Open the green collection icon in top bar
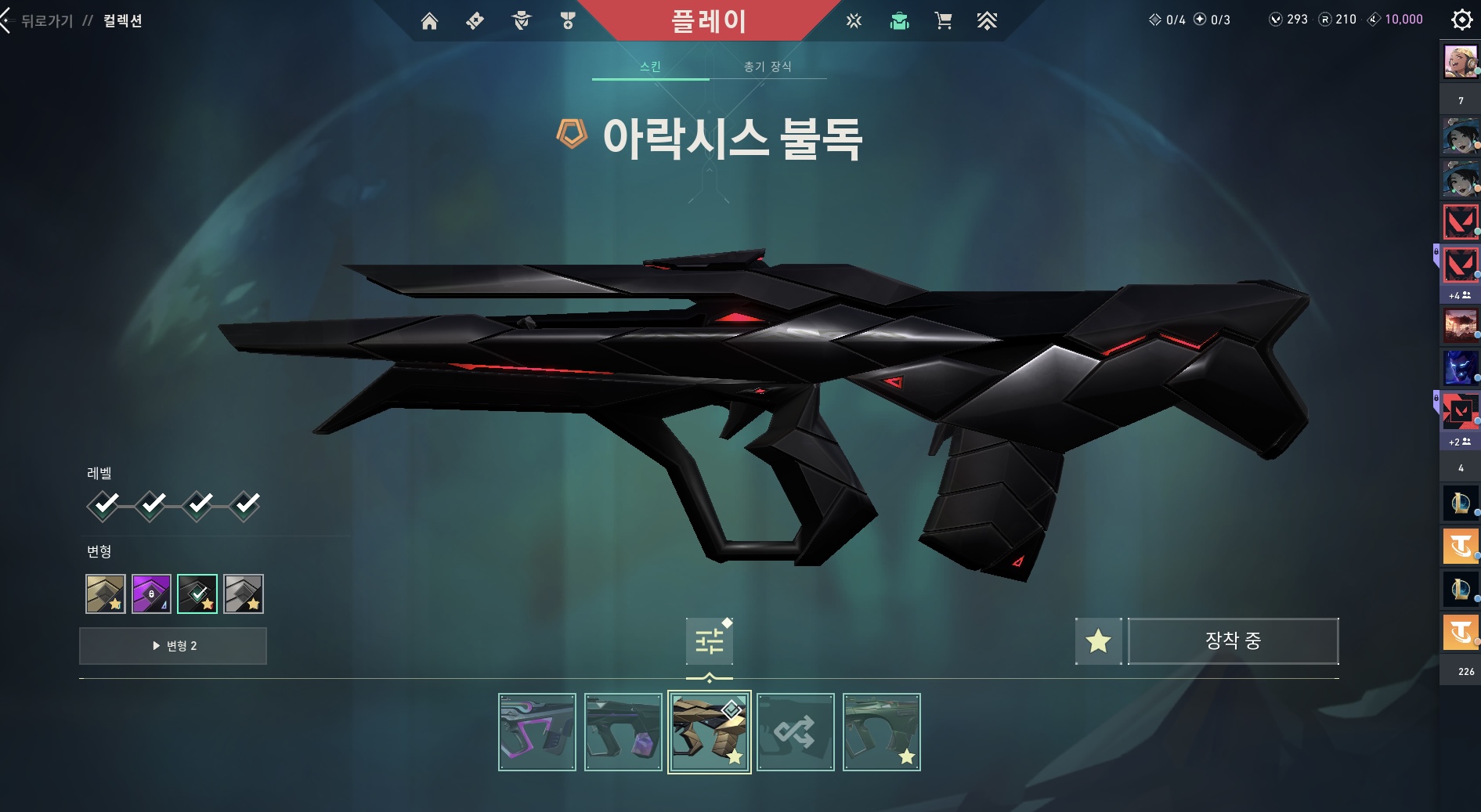The image size is (1481, 812). click(899, 21)
